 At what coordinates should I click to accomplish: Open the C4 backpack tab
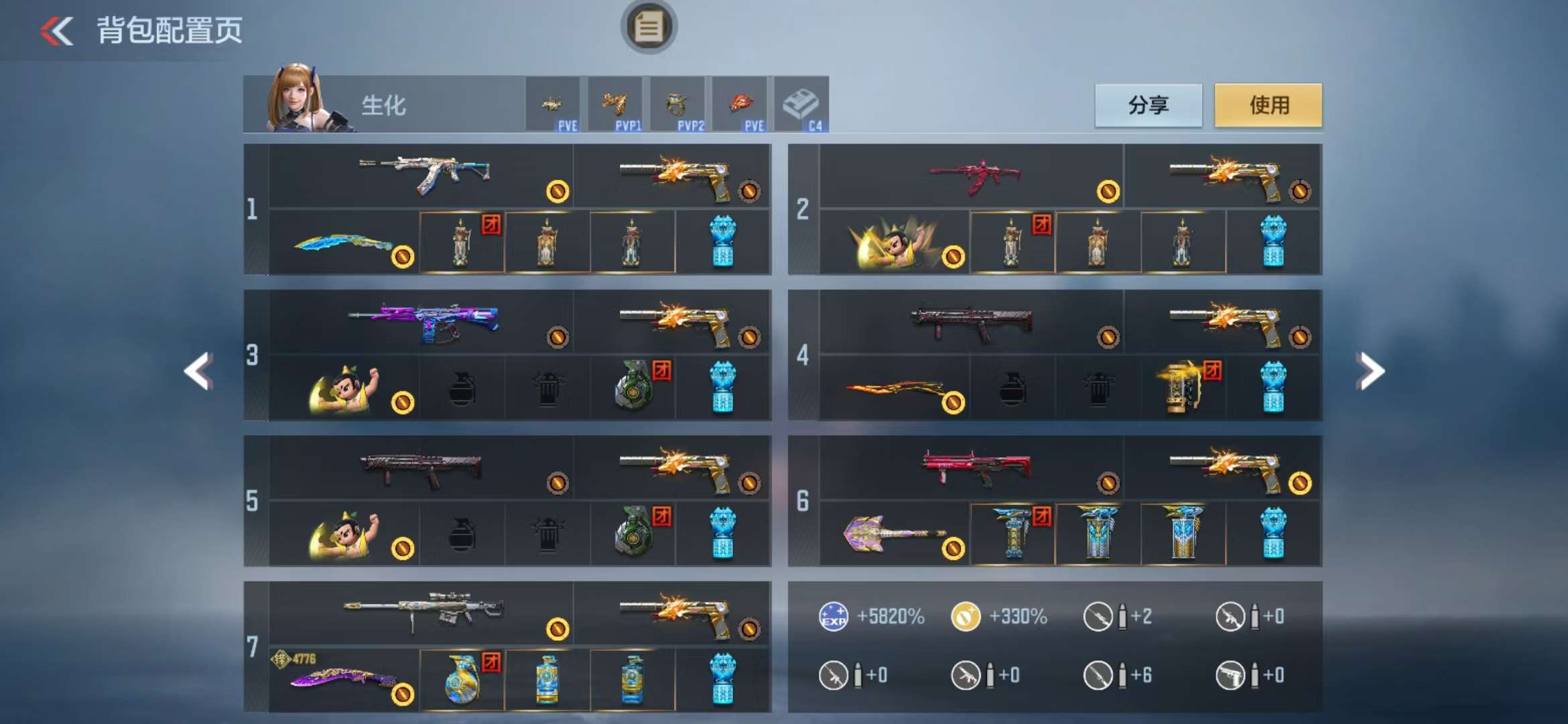(x=801, y=105)
